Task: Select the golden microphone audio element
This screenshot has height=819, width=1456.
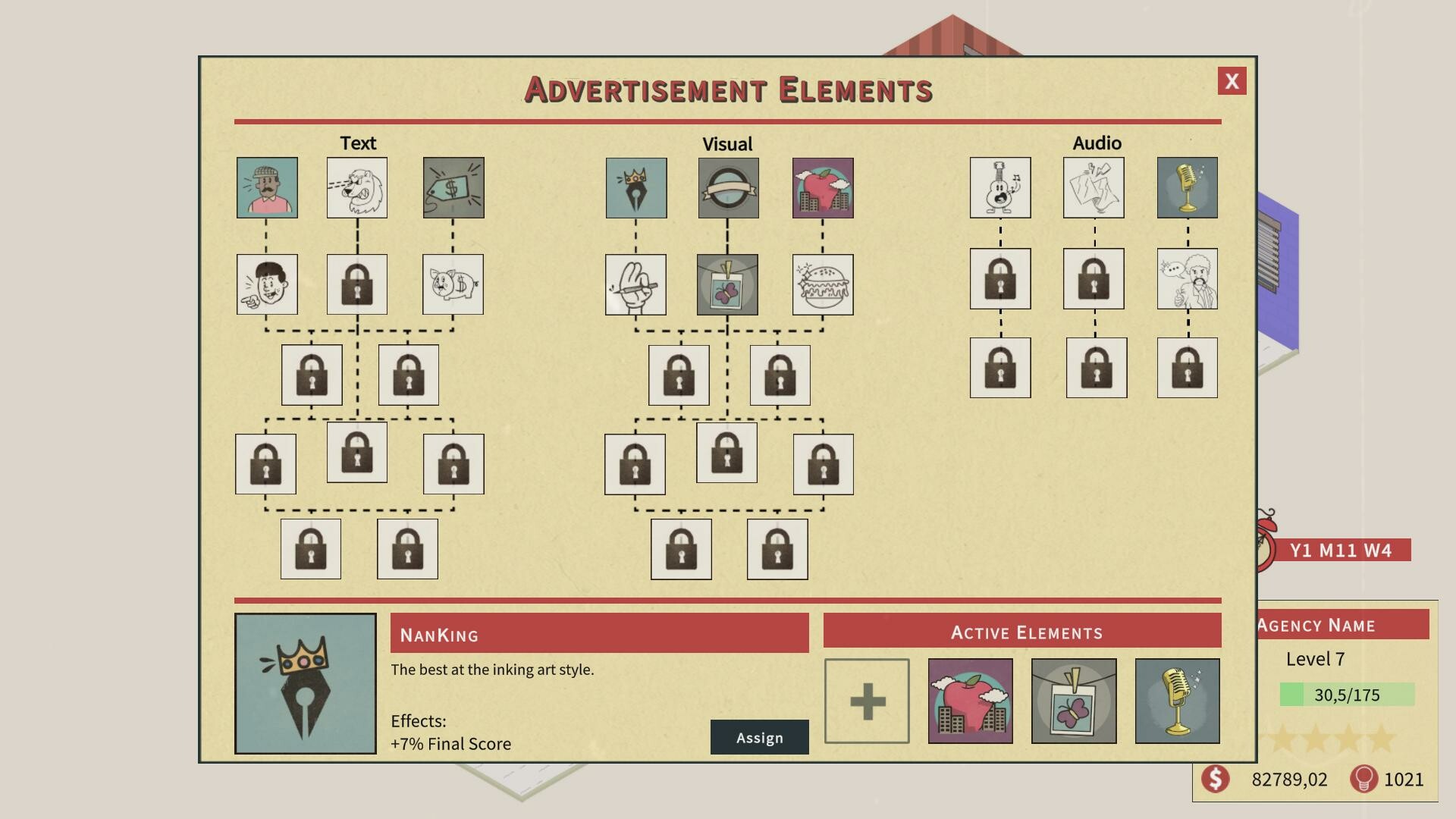Action: coord(1187,187)
